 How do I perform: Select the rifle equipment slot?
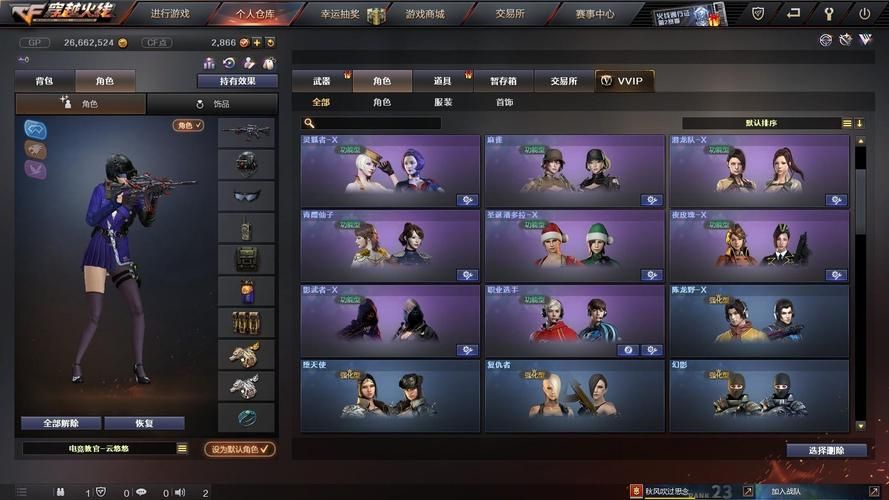(246, 132)
